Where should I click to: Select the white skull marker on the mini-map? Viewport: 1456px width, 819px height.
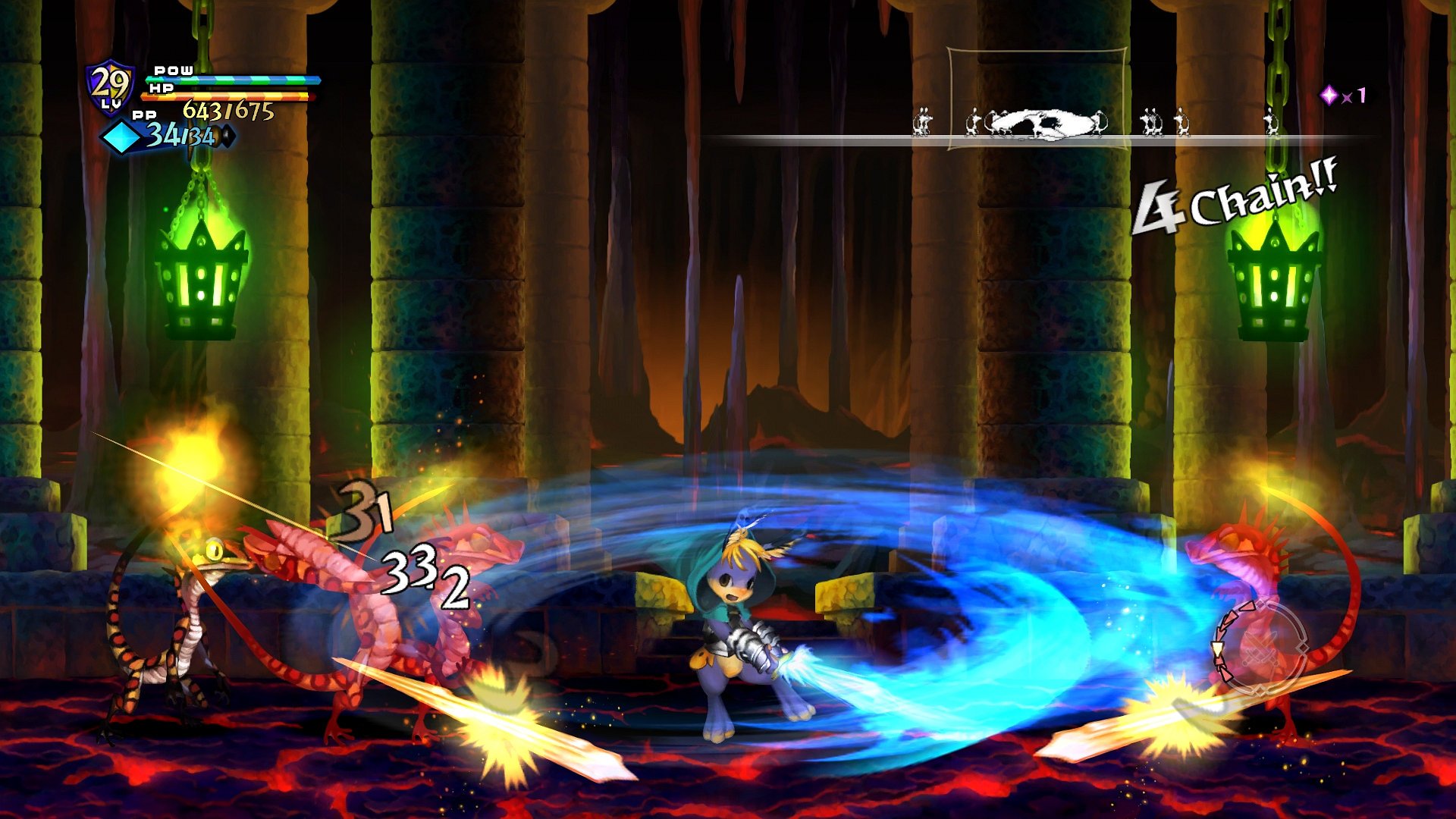point(1041,121)
